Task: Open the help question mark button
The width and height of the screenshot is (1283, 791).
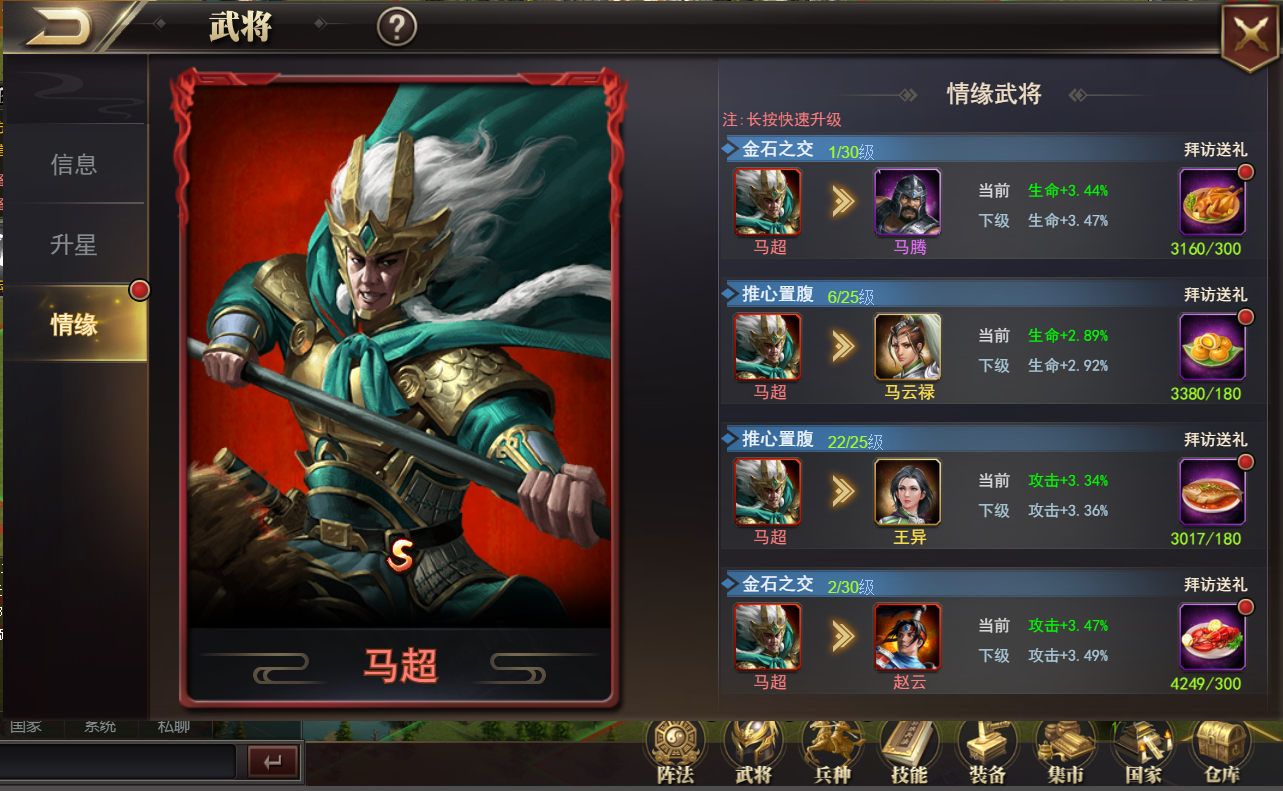Action: [x=396, y=27]
